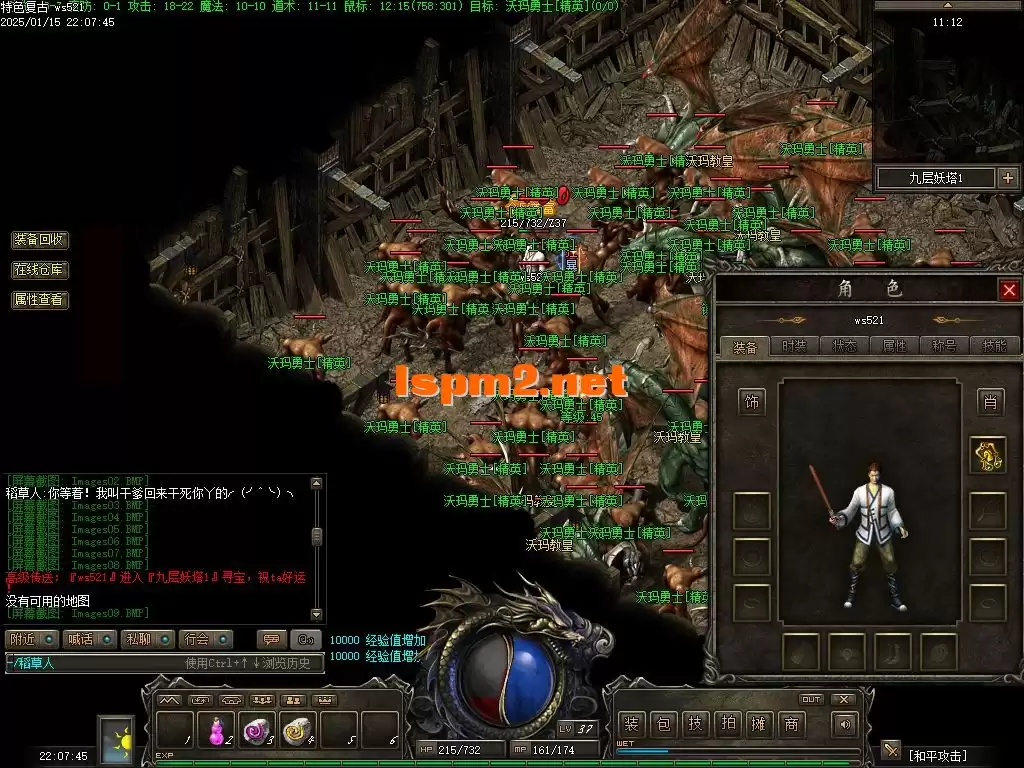1024x768 pixels.
Task: Open the 技能 tab
Action: [x=994, y=347]
